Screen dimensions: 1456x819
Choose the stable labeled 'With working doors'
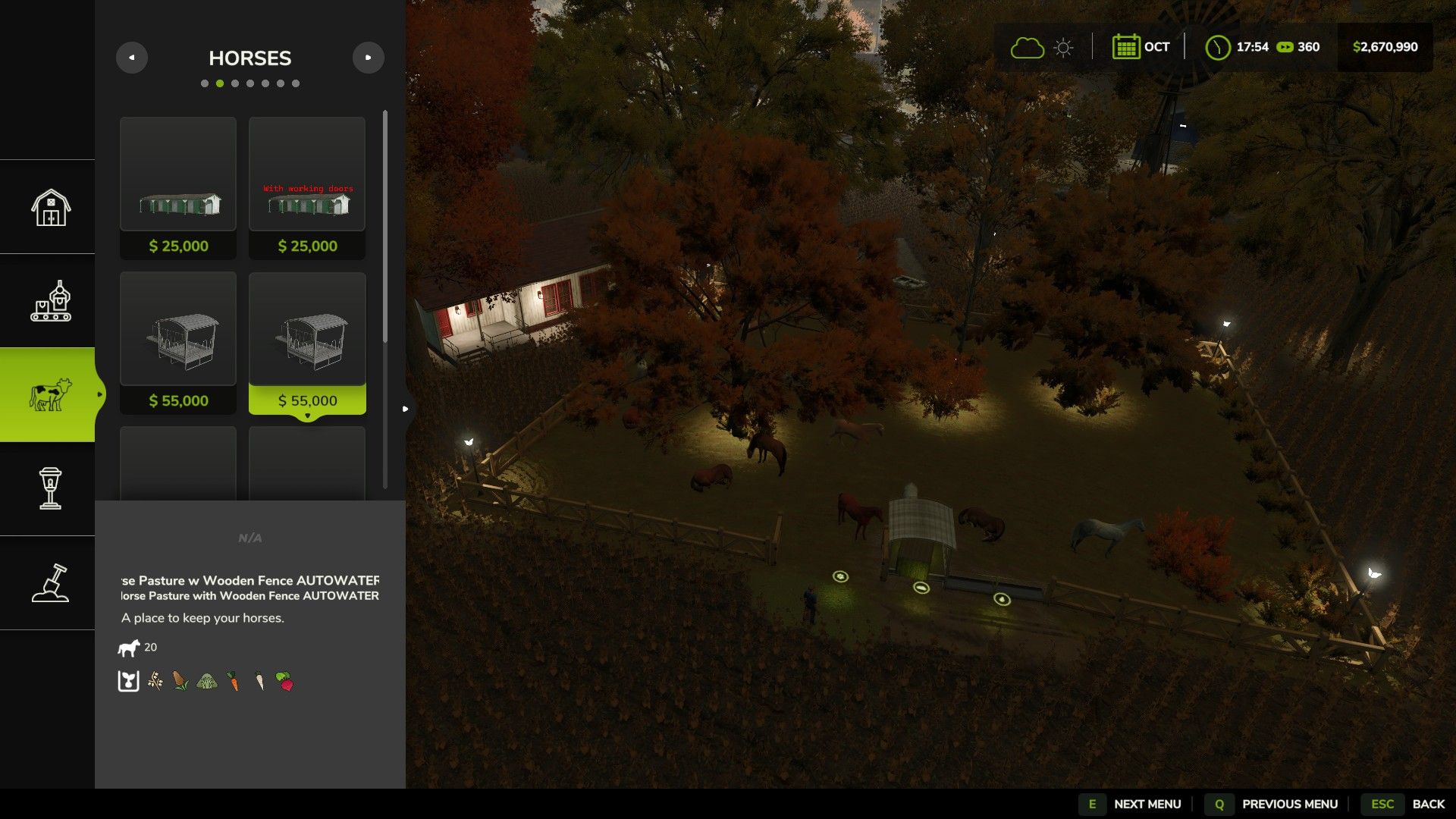(307, 188)
